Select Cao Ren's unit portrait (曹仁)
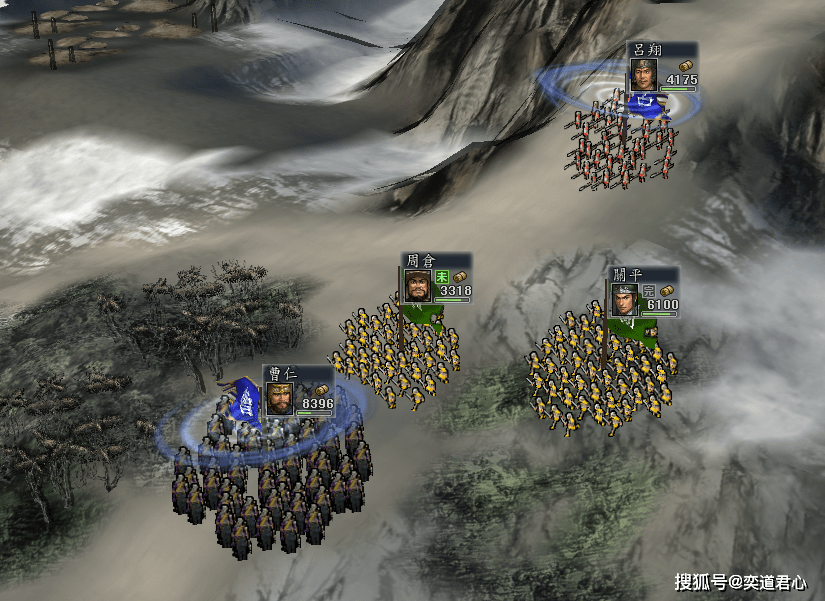 click(x=279, y=398)
